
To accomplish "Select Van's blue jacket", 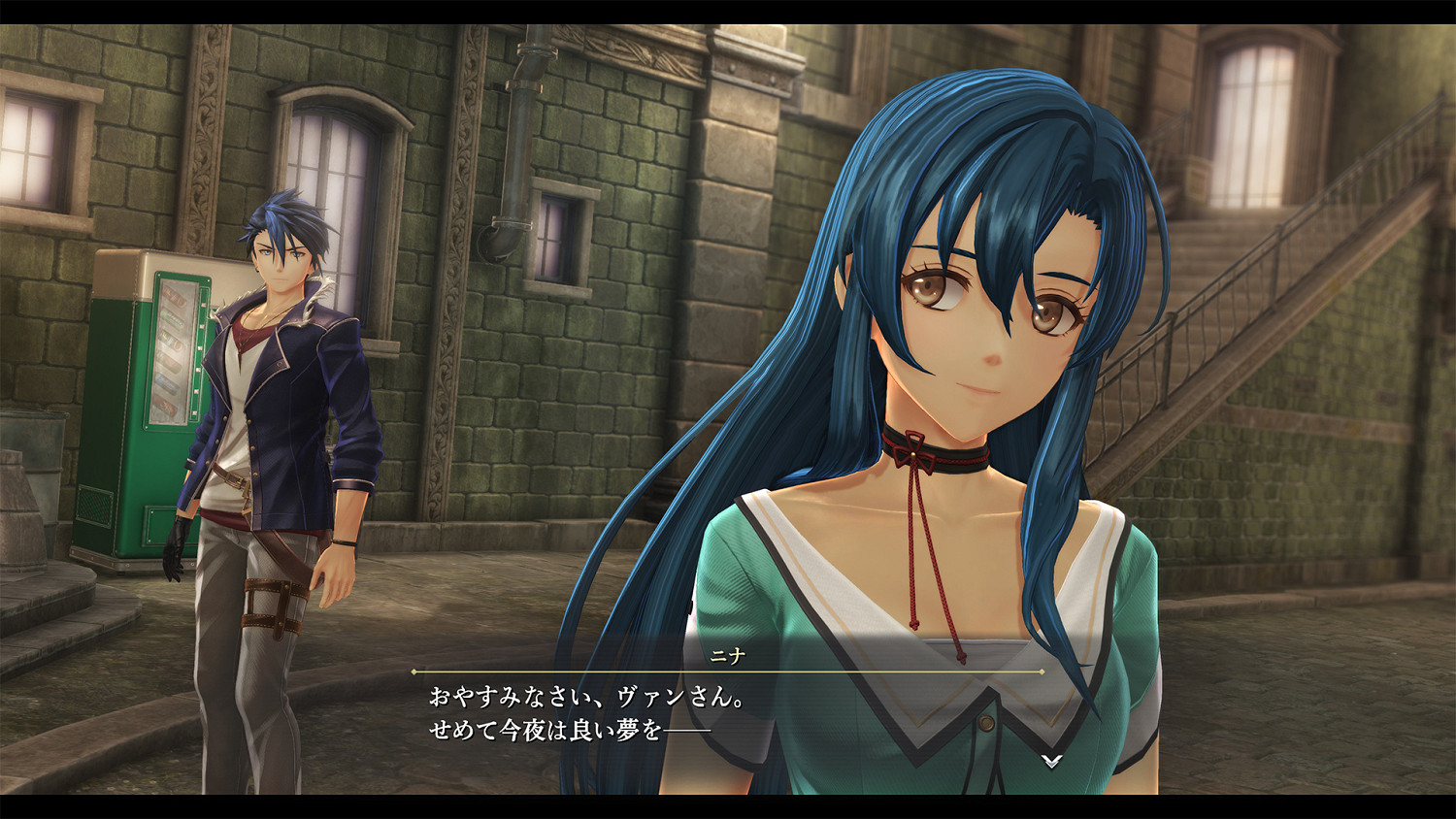I will (291, 388).
